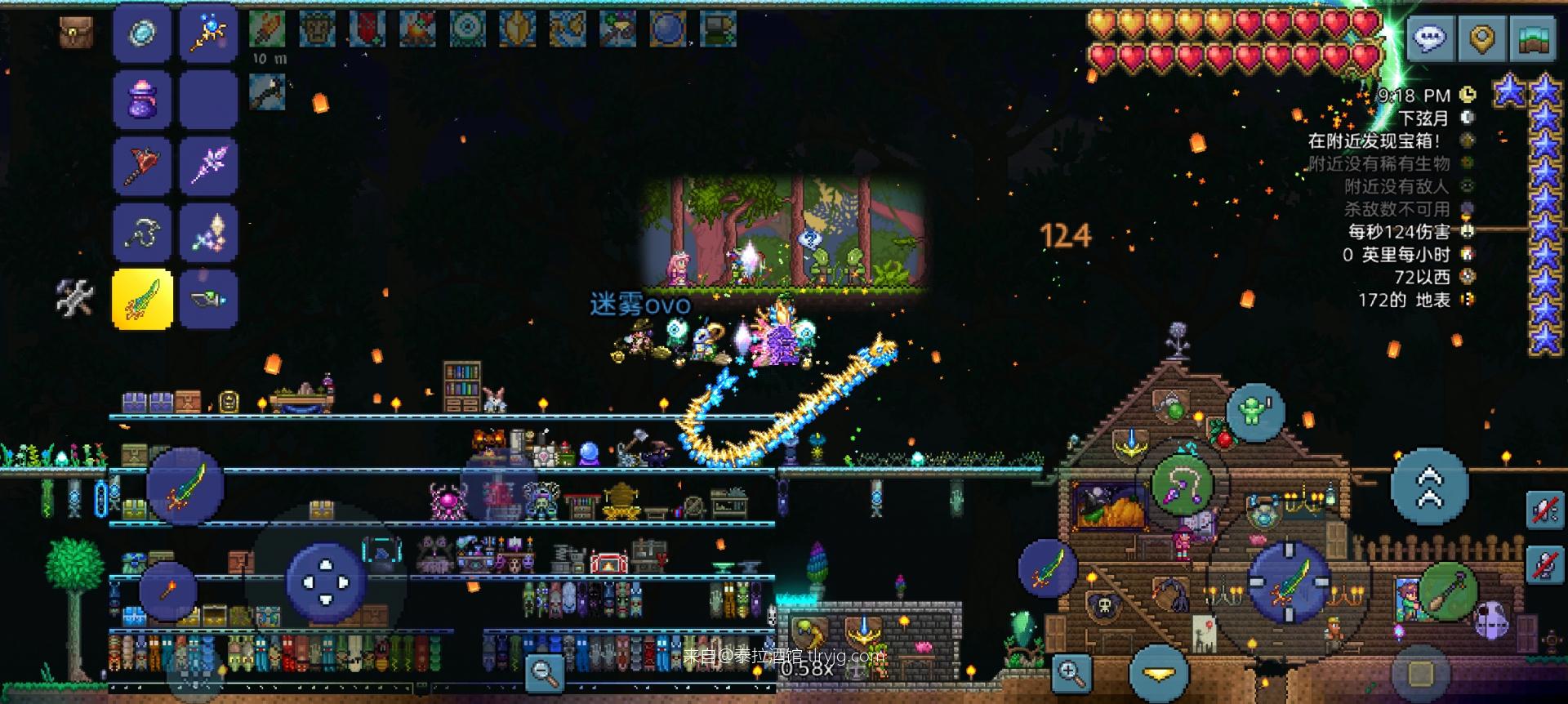Open the chat speech bubble
The image size is (1568, 704).
pos(1430,38)
